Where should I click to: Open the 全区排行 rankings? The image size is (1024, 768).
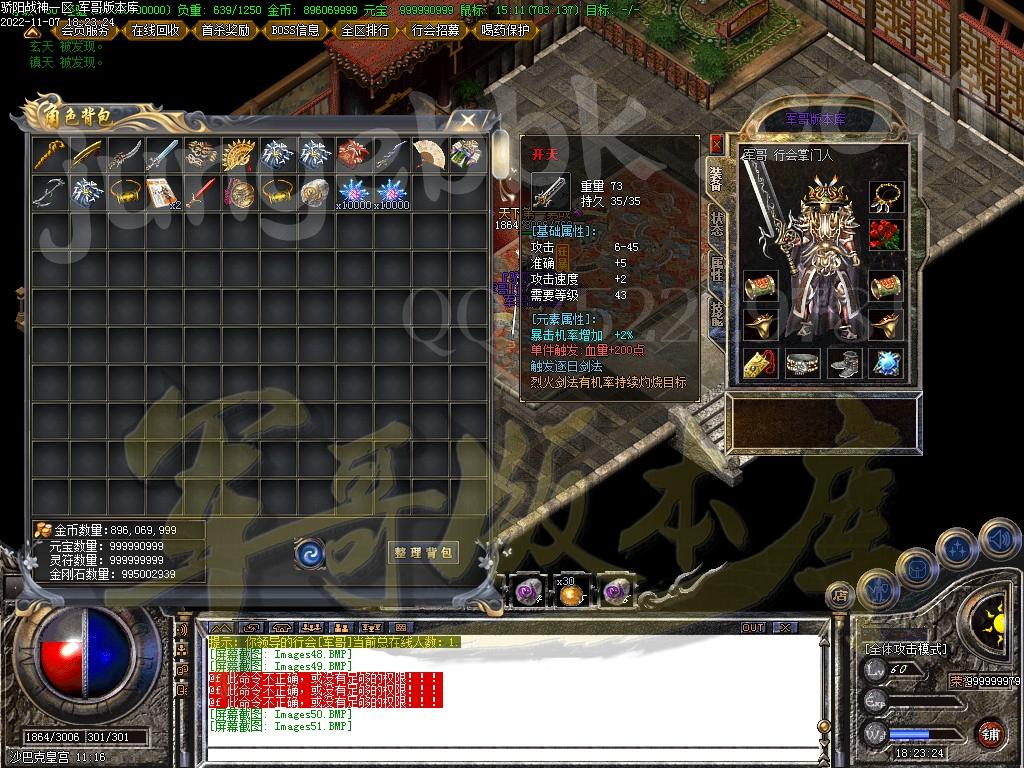(366, 30)
